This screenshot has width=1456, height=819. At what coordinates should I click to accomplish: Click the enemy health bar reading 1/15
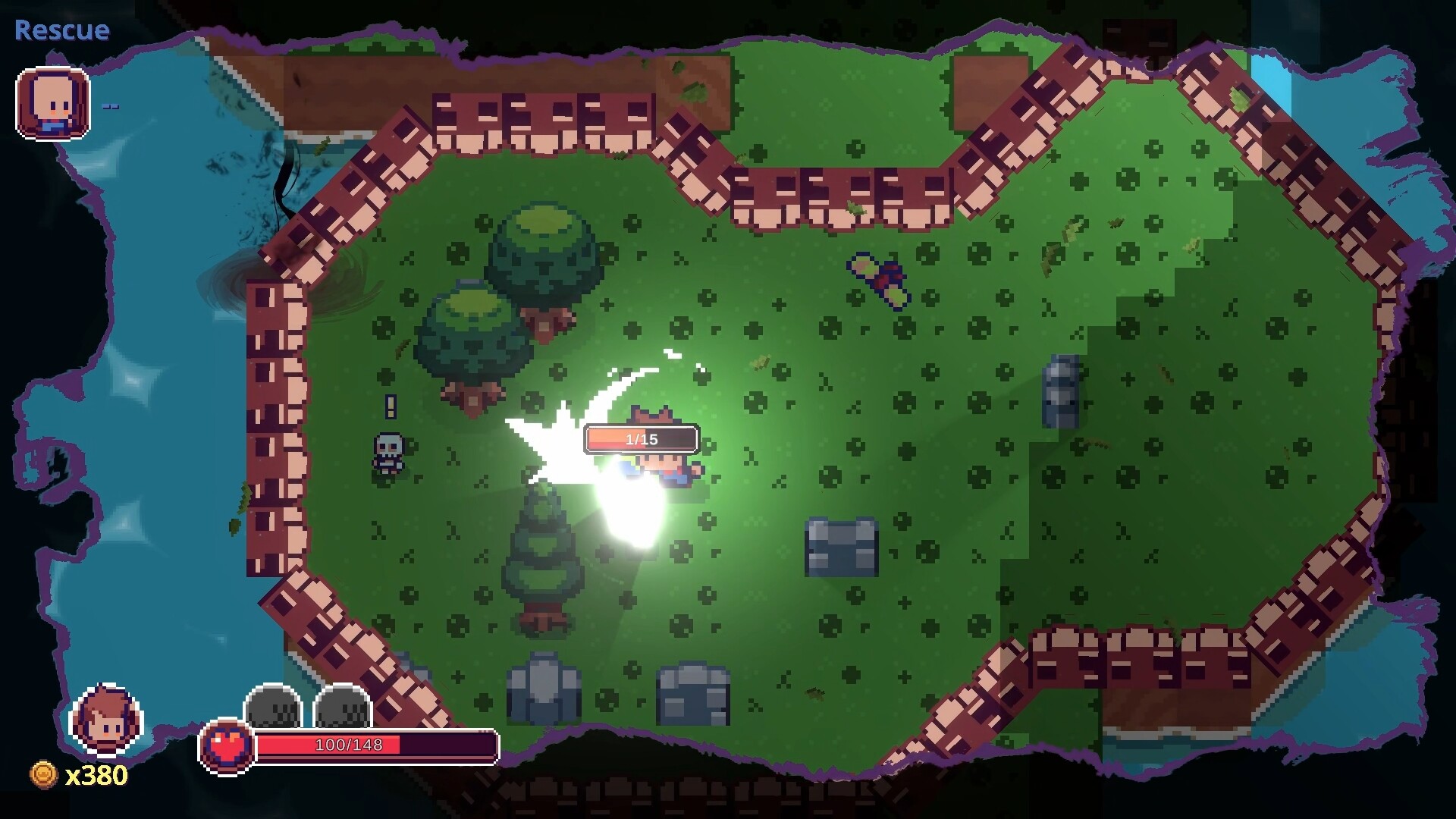[x=642, y=438]
